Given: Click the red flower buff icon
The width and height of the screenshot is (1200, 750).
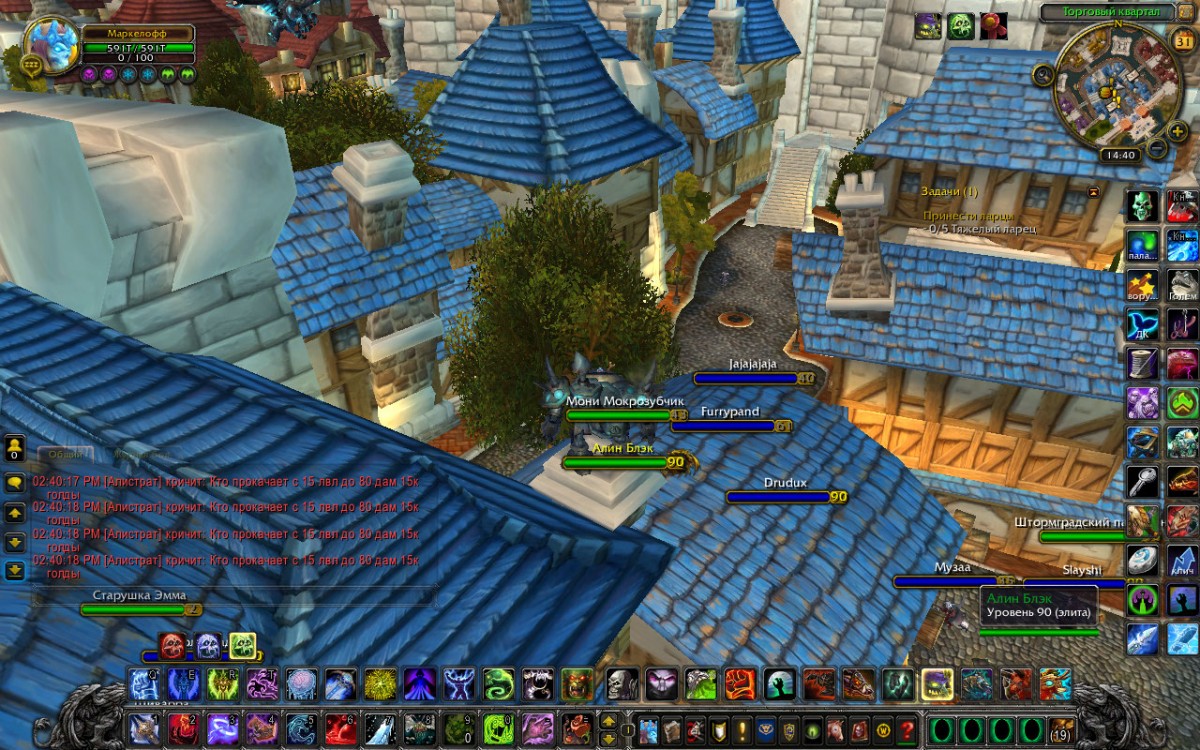Looking at the screenshot, I should (994, 26).
